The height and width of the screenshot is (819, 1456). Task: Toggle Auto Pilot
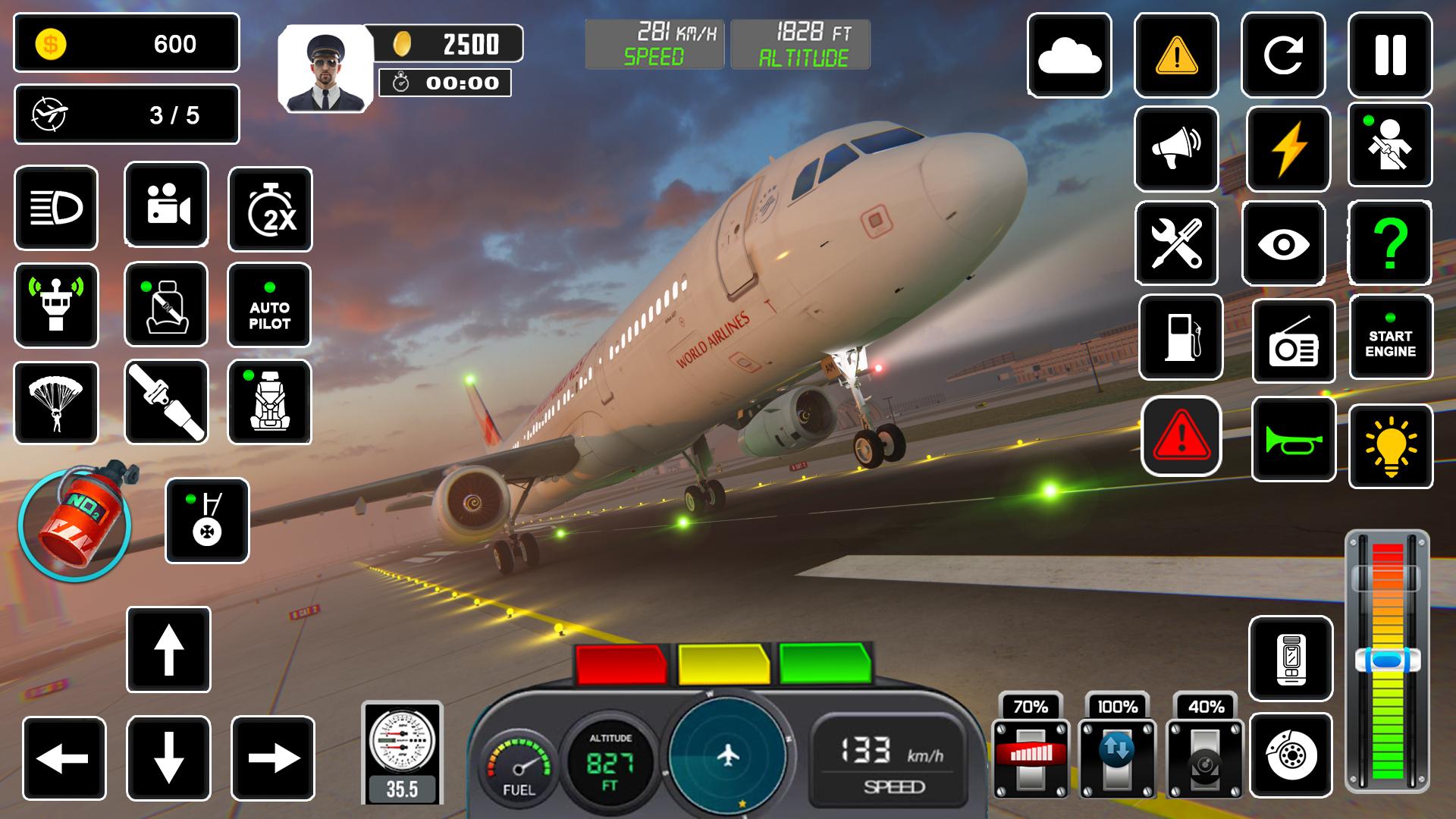coord(270,306)
